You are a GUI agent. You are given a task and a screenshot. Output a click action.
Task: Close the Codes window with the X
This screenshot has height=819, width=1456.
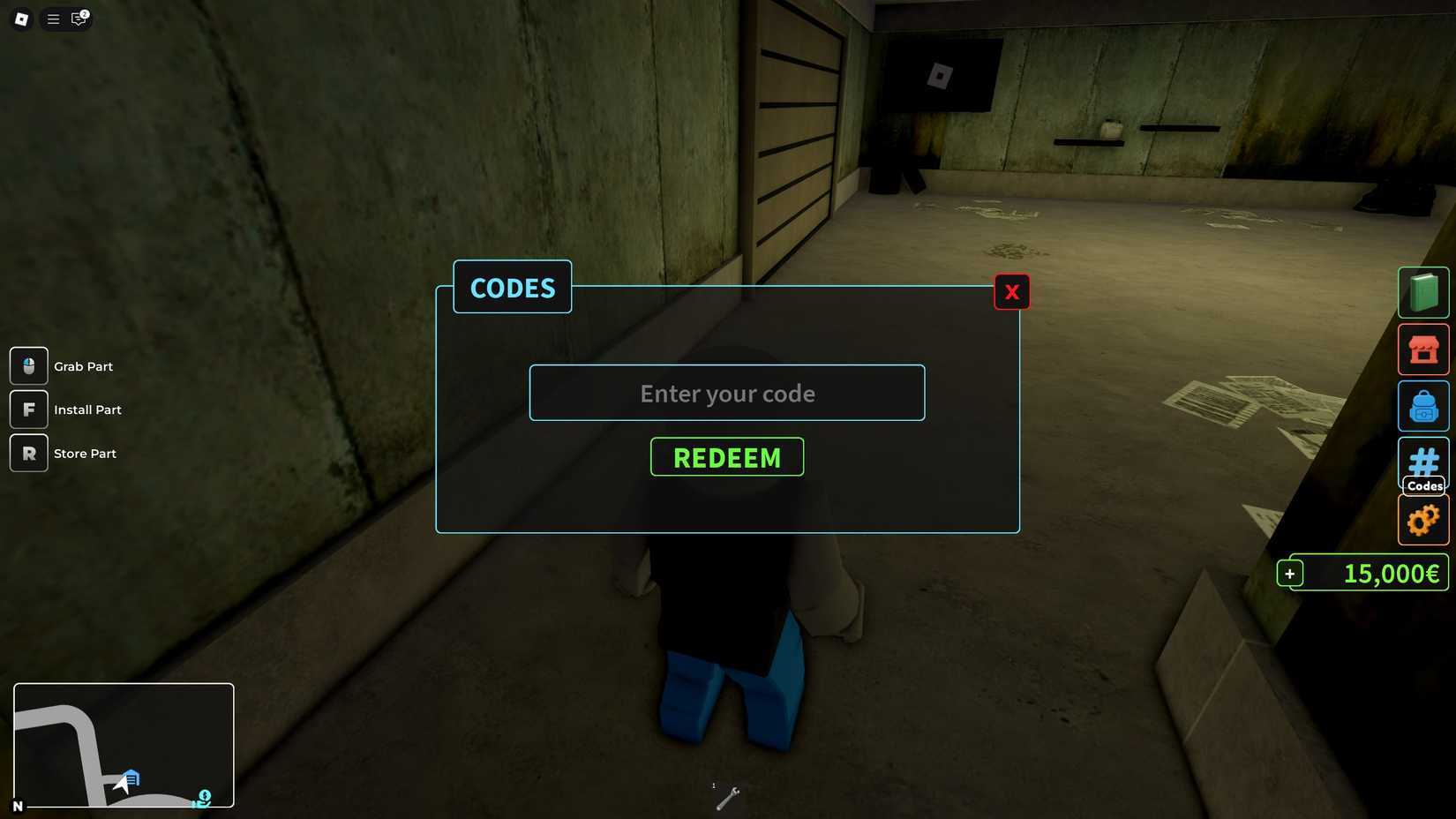[x=1011, y=291]
